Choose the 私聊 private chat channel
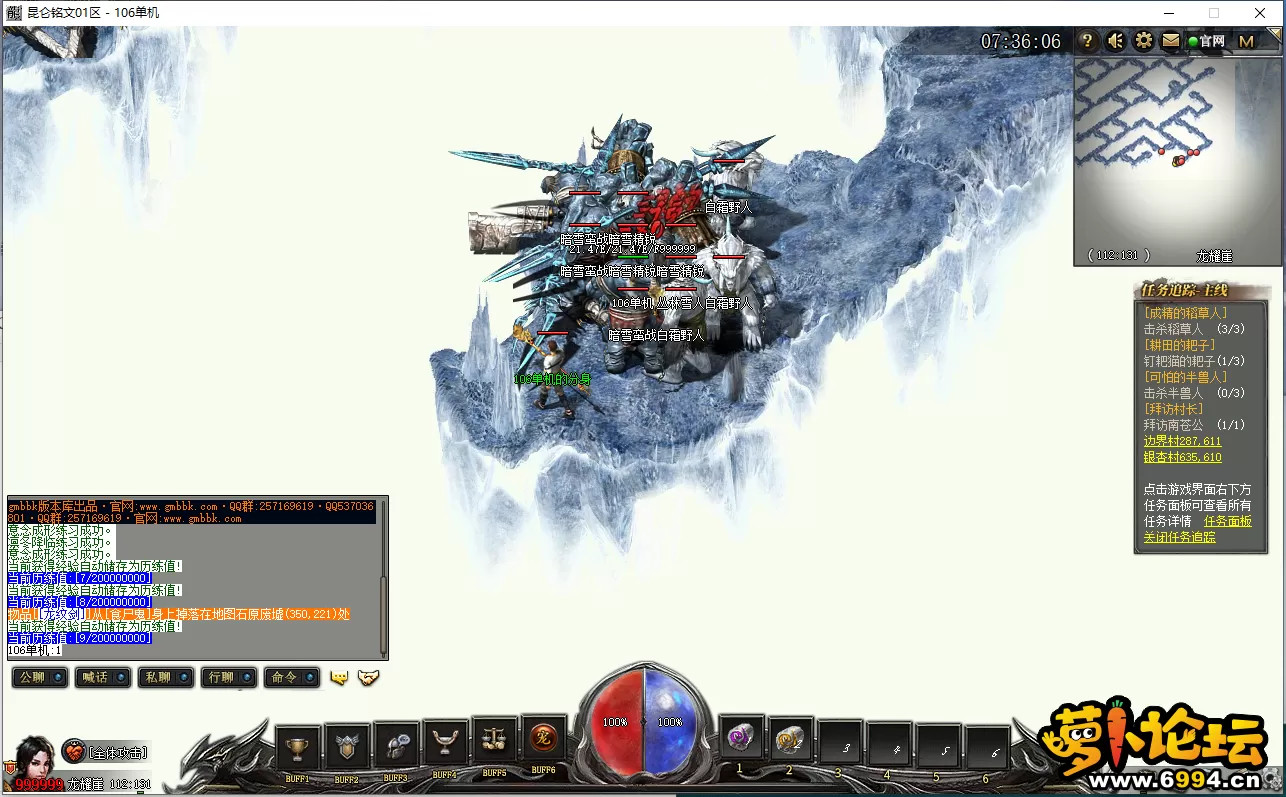 [166, 677]
